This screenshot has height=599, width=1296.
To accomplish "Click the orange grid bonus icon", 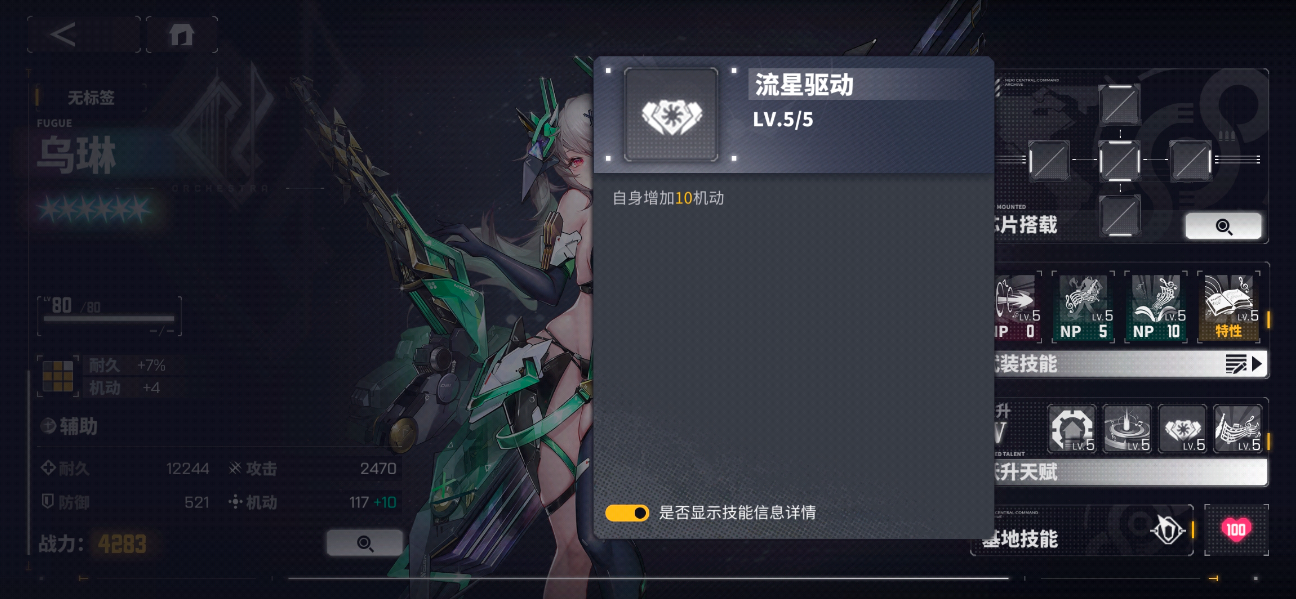I will [x=57, y=375].
